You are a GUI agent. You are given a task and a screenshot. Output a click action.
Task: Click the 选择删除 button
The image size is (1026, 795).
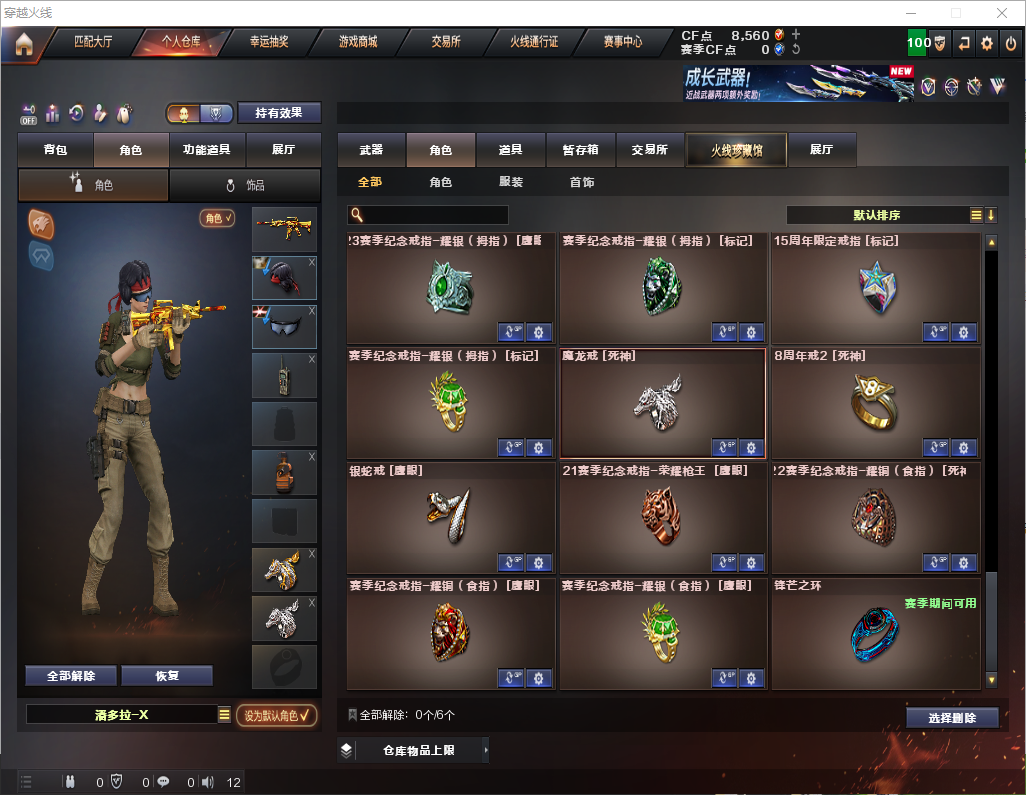(x=952, y=718)
